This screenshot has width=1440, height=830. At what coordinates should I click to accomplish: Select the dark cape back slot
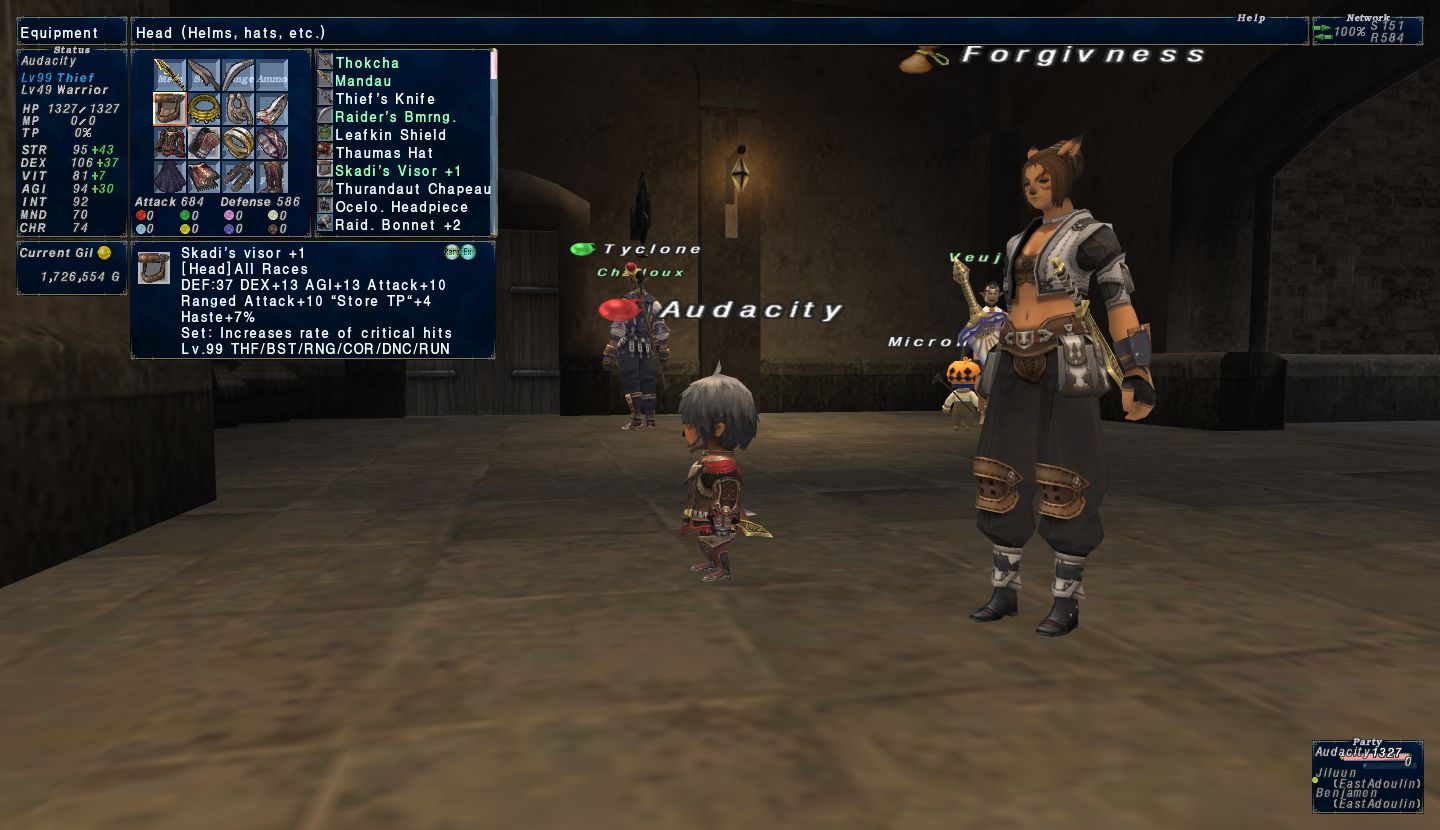coord(169,177)
